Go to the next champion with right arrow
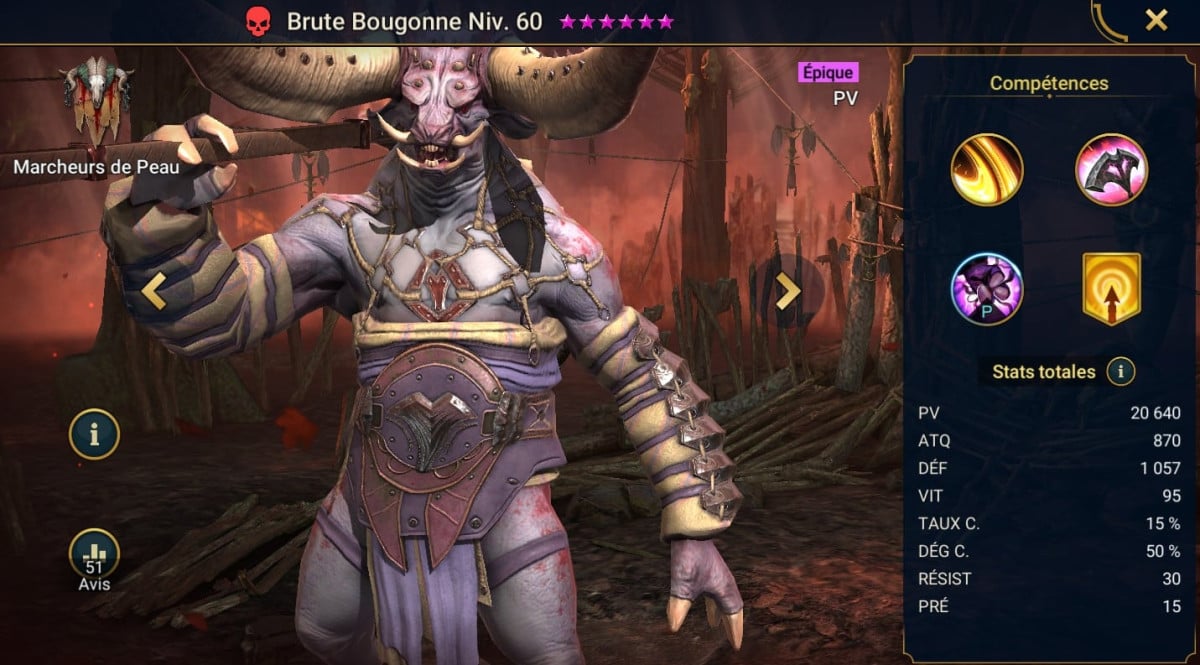Screen dimensions: 1200x665 point(788,290)
